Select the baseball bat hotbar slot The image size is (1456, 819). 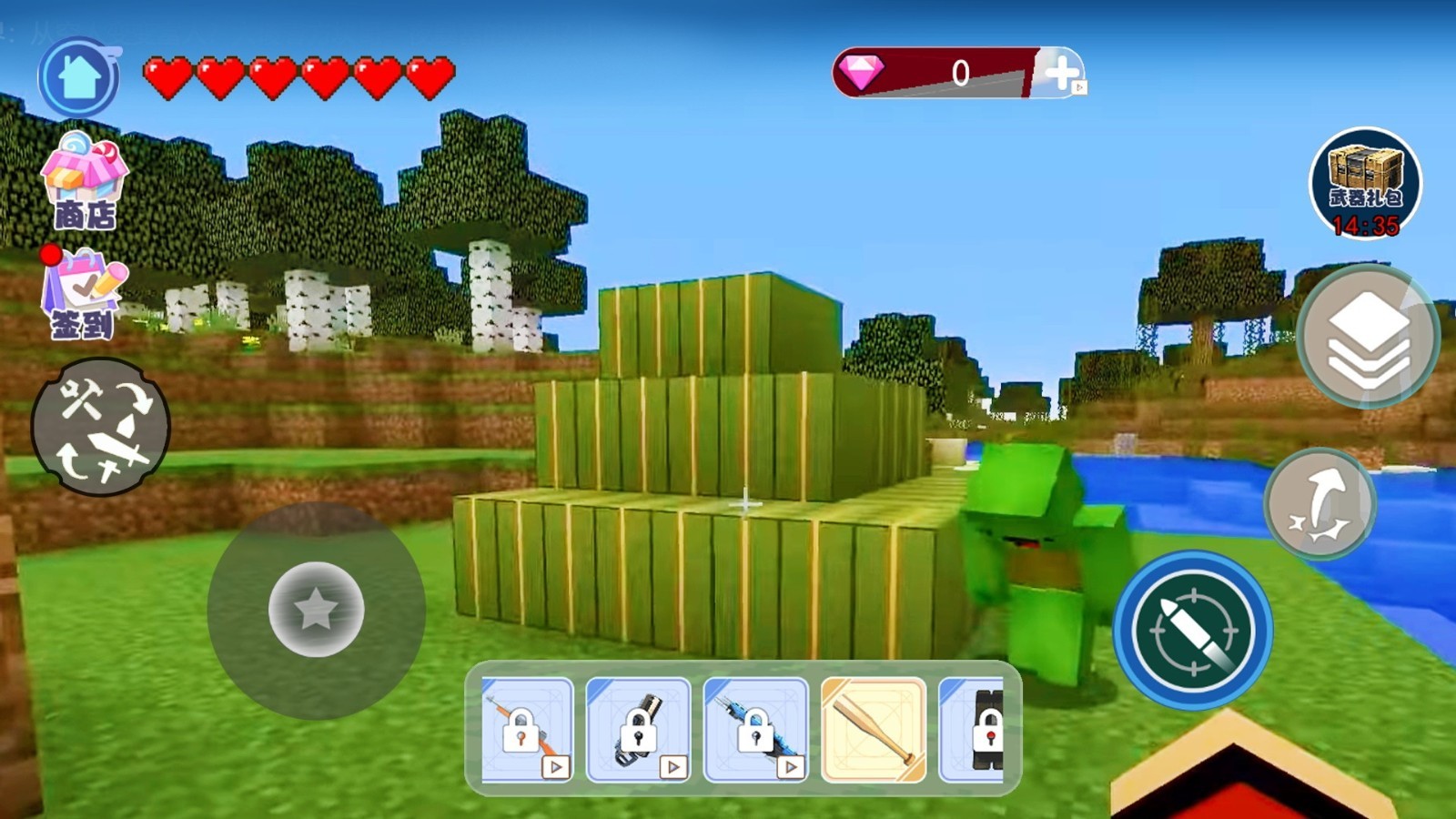click(874, 730)
